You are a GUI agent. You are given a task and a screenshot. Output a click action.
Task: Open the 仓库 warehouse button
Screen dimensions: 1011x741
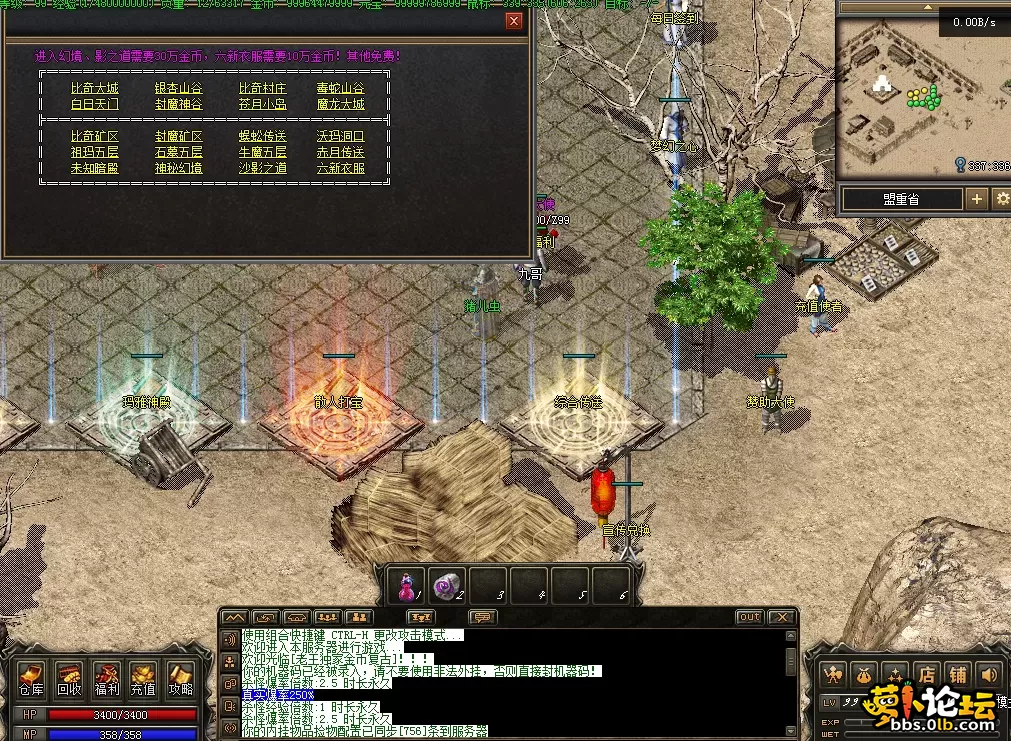pyautogui.click(x=31, y=680)
